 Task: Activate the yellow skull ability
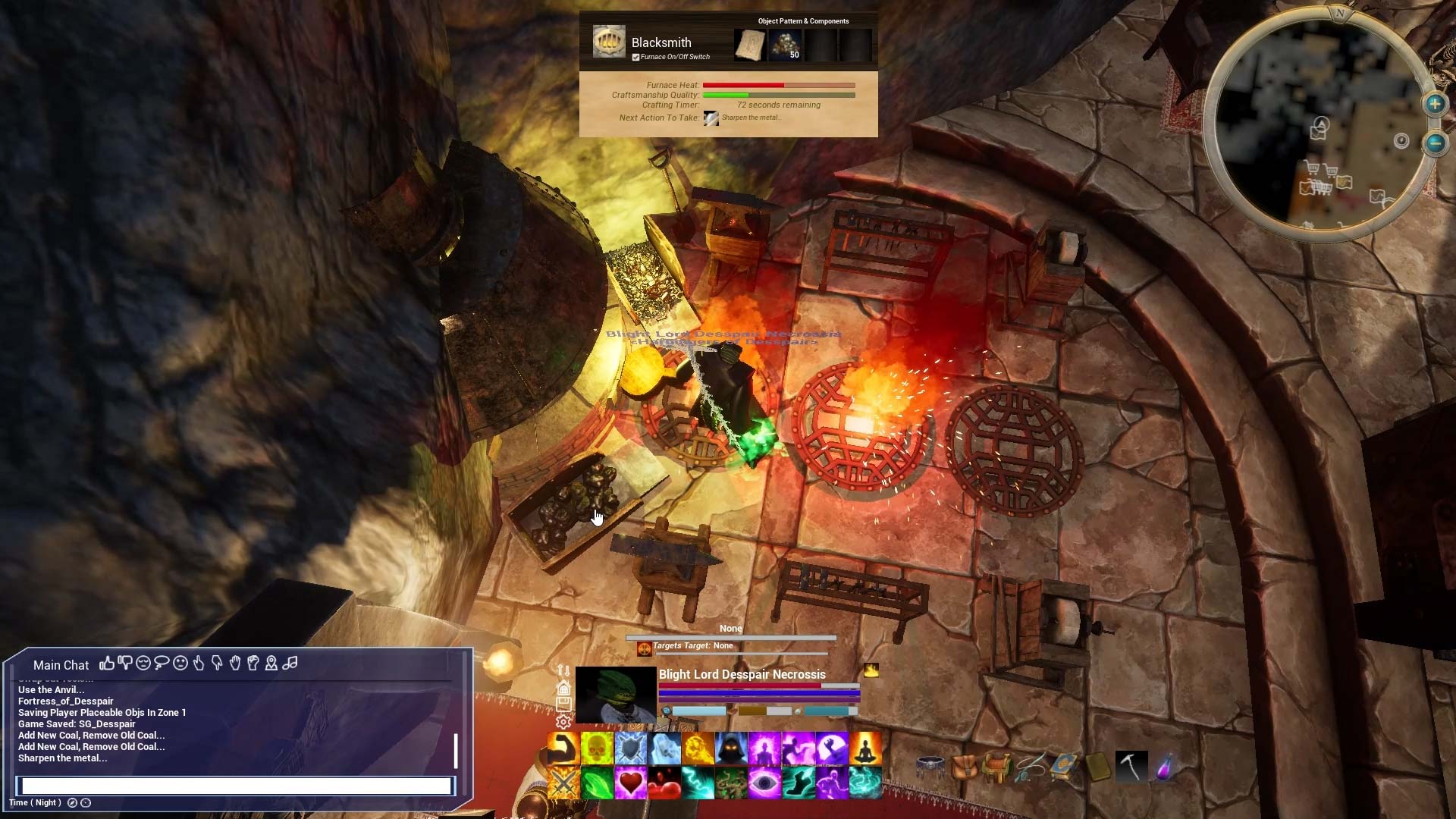click(597, 748)
